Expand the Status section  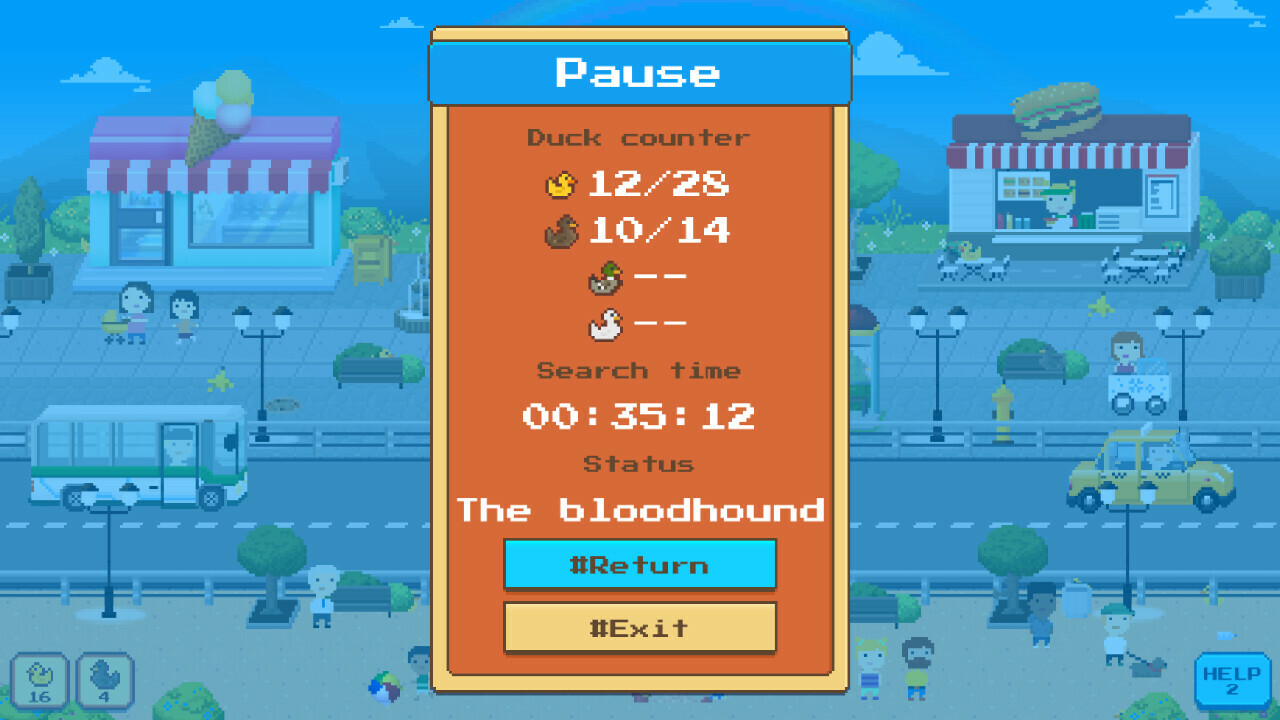tap(639, 462)
